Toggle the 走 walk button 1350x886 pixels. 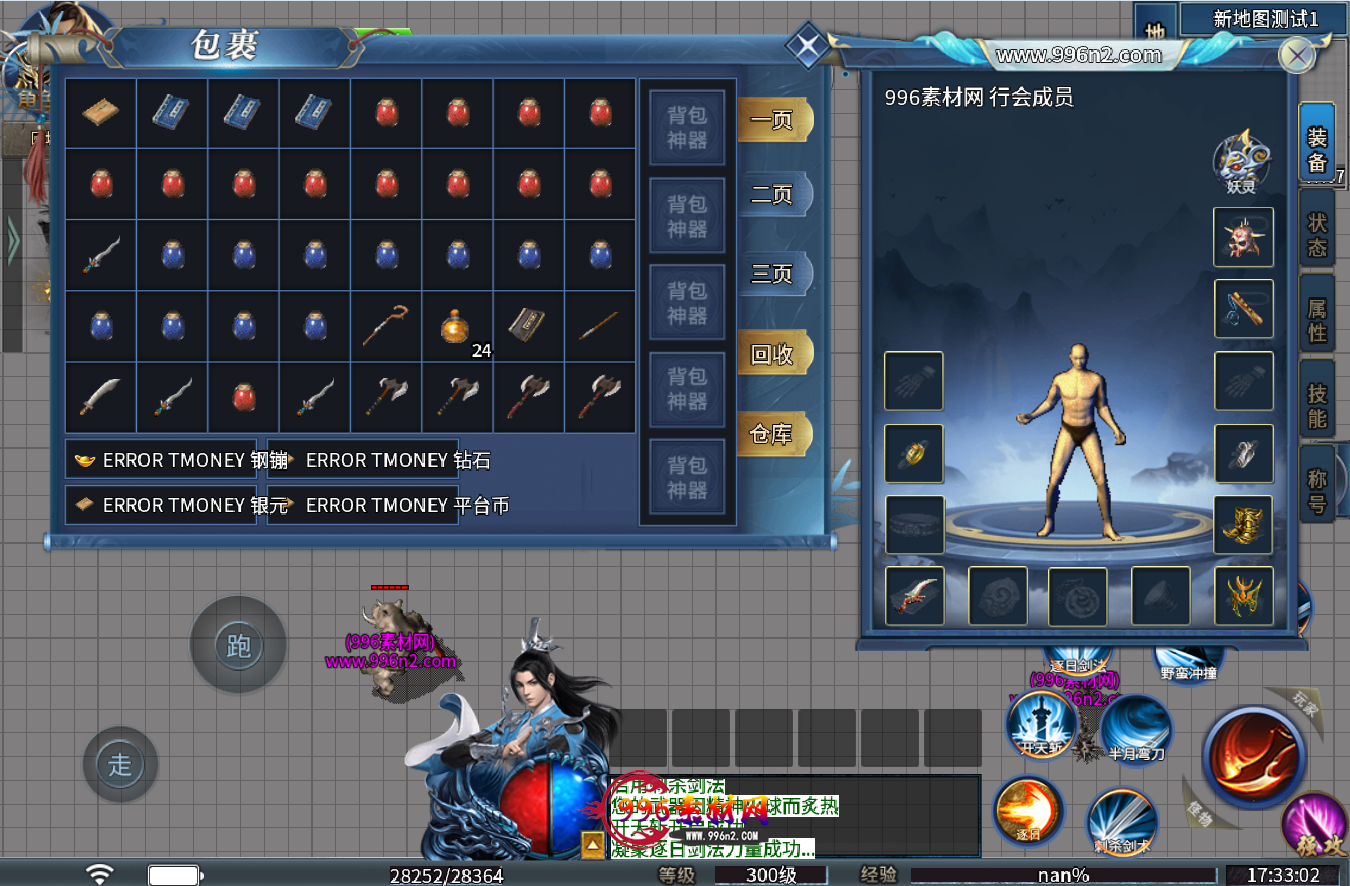(120, 765)
